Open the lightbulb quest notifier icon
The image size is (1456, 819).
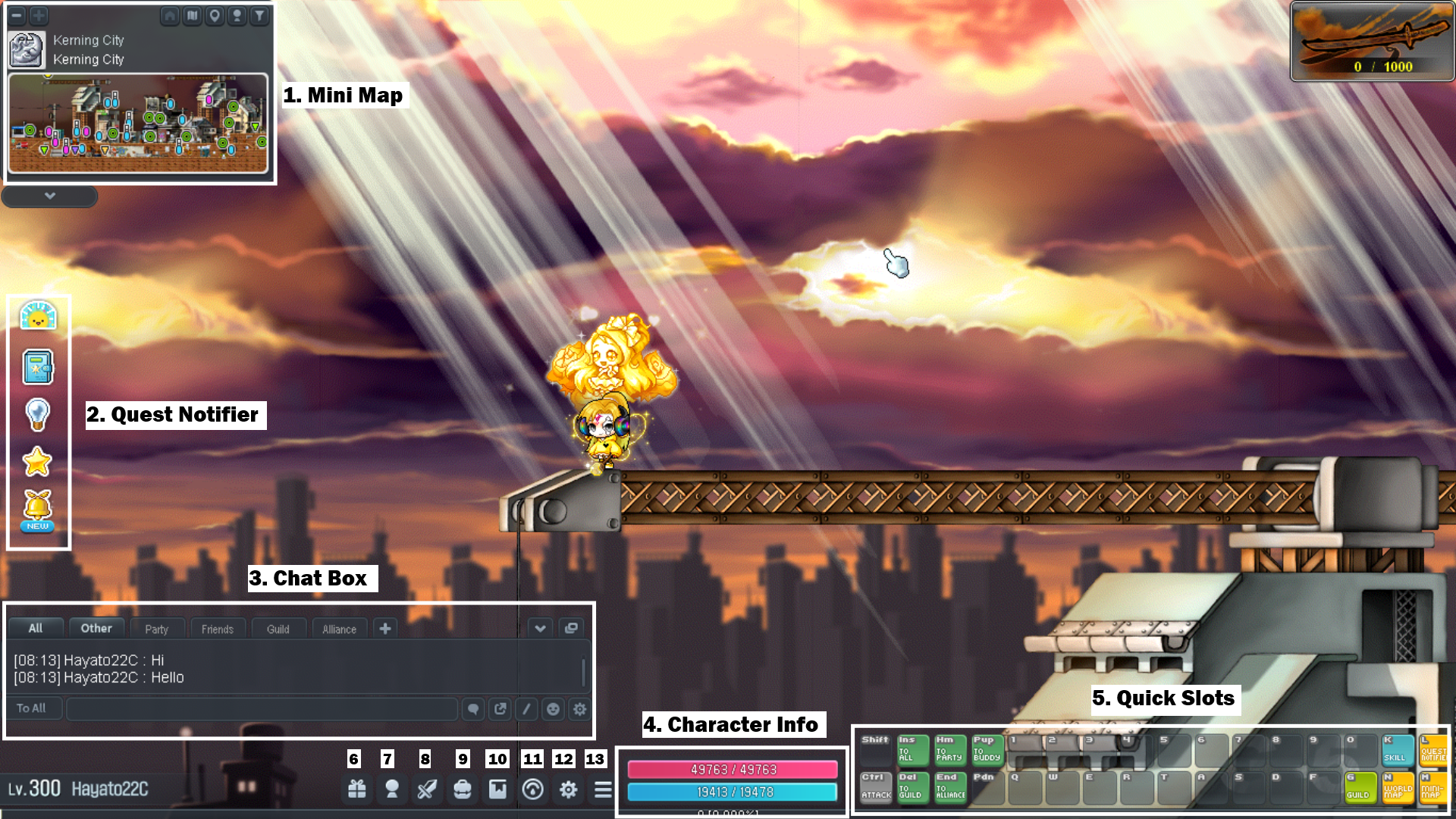coord(38,414)
